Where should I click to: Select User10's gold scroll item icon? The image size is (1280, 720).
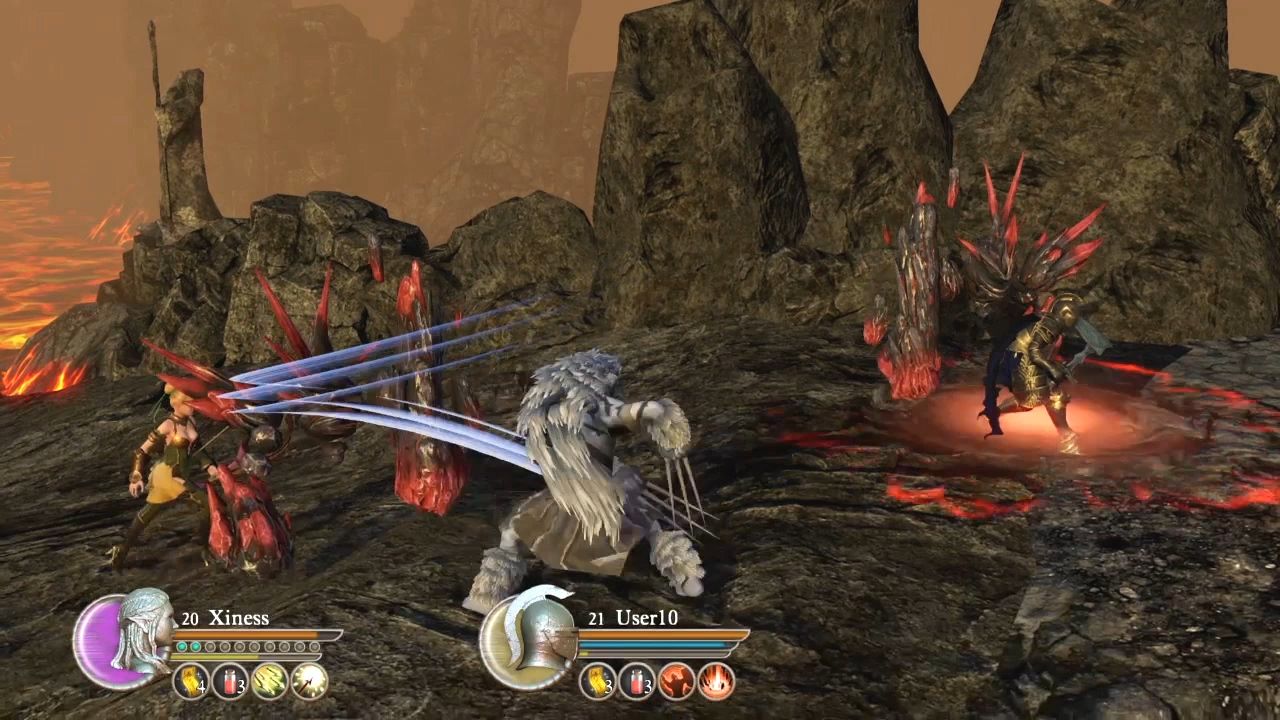click(x=597, y=682)
